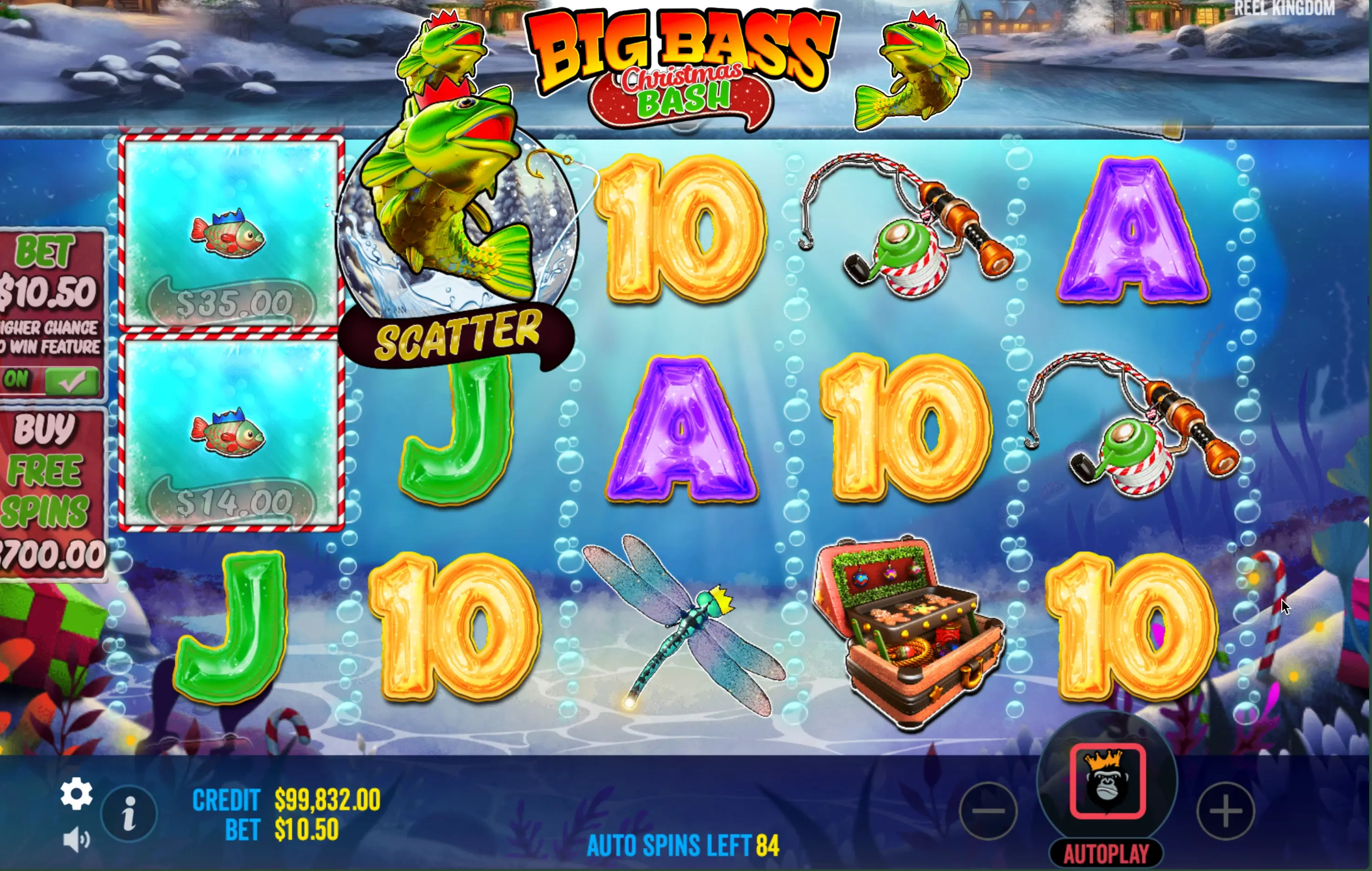Mute the sound speaker icon
The width and height of the screenshot is (1372, 871).
click(x=75, y=840)
